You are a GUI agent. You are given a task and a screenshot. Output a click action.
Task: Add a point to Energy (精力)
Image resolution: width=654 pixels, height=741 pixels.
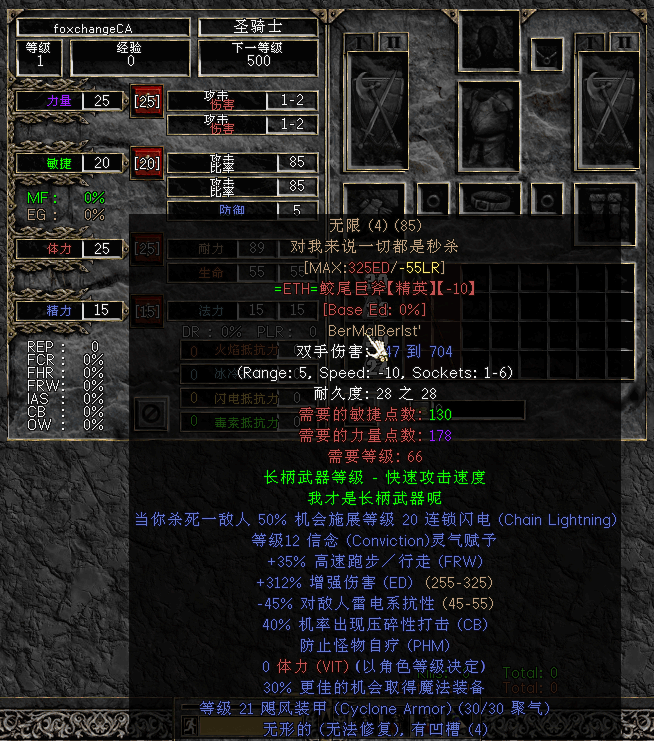pos(147,310)
